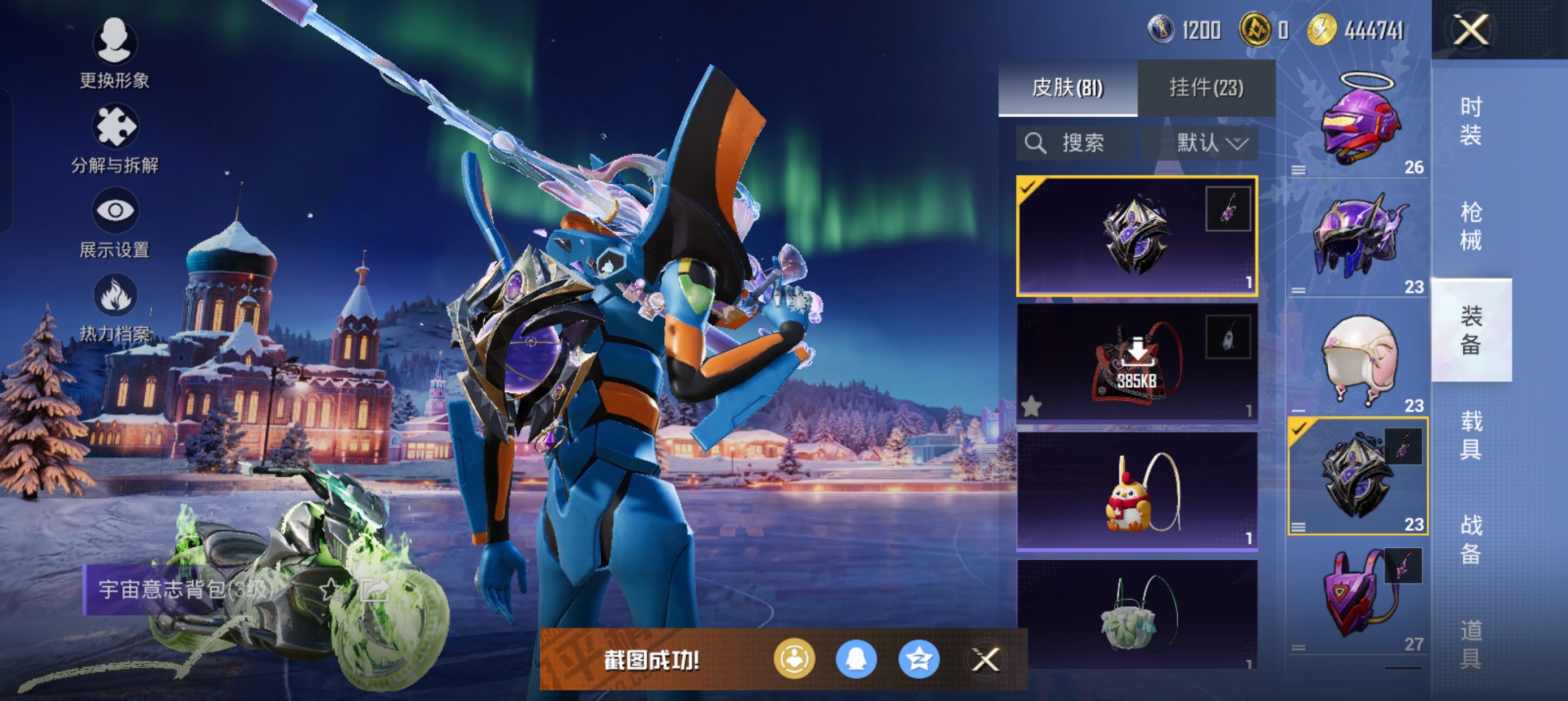Switch to the 皮肤(81) skins tab
The image size is (1568, 701).
[1067, 88]
